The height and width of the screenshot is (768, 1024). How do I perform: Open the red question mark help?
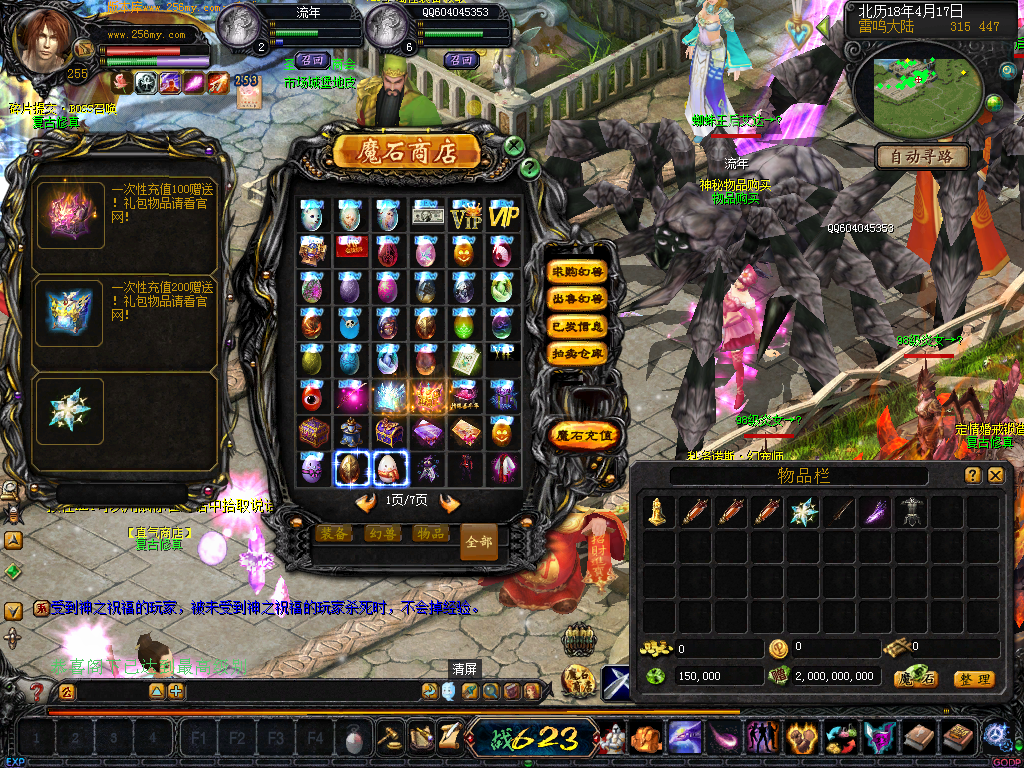[37, 692]
